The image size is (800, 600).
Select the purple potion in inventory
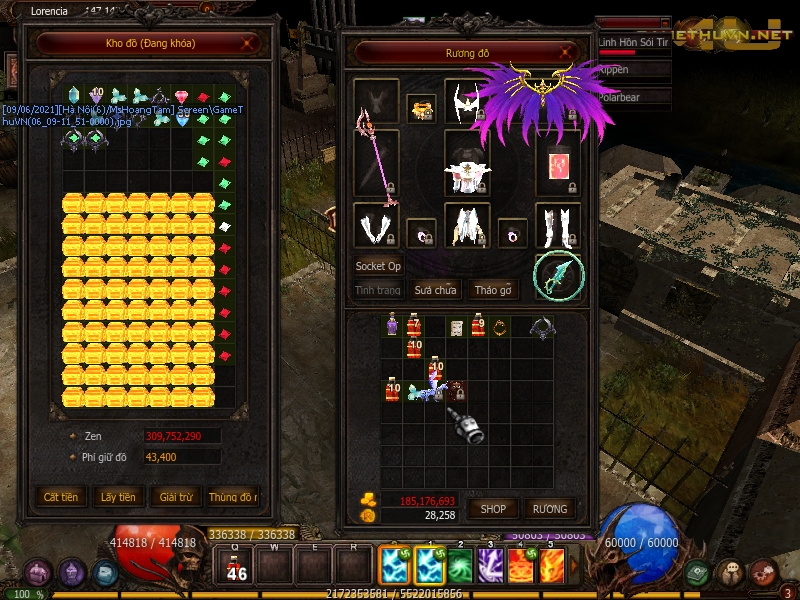pyautogui.click(x=391, y=325)
